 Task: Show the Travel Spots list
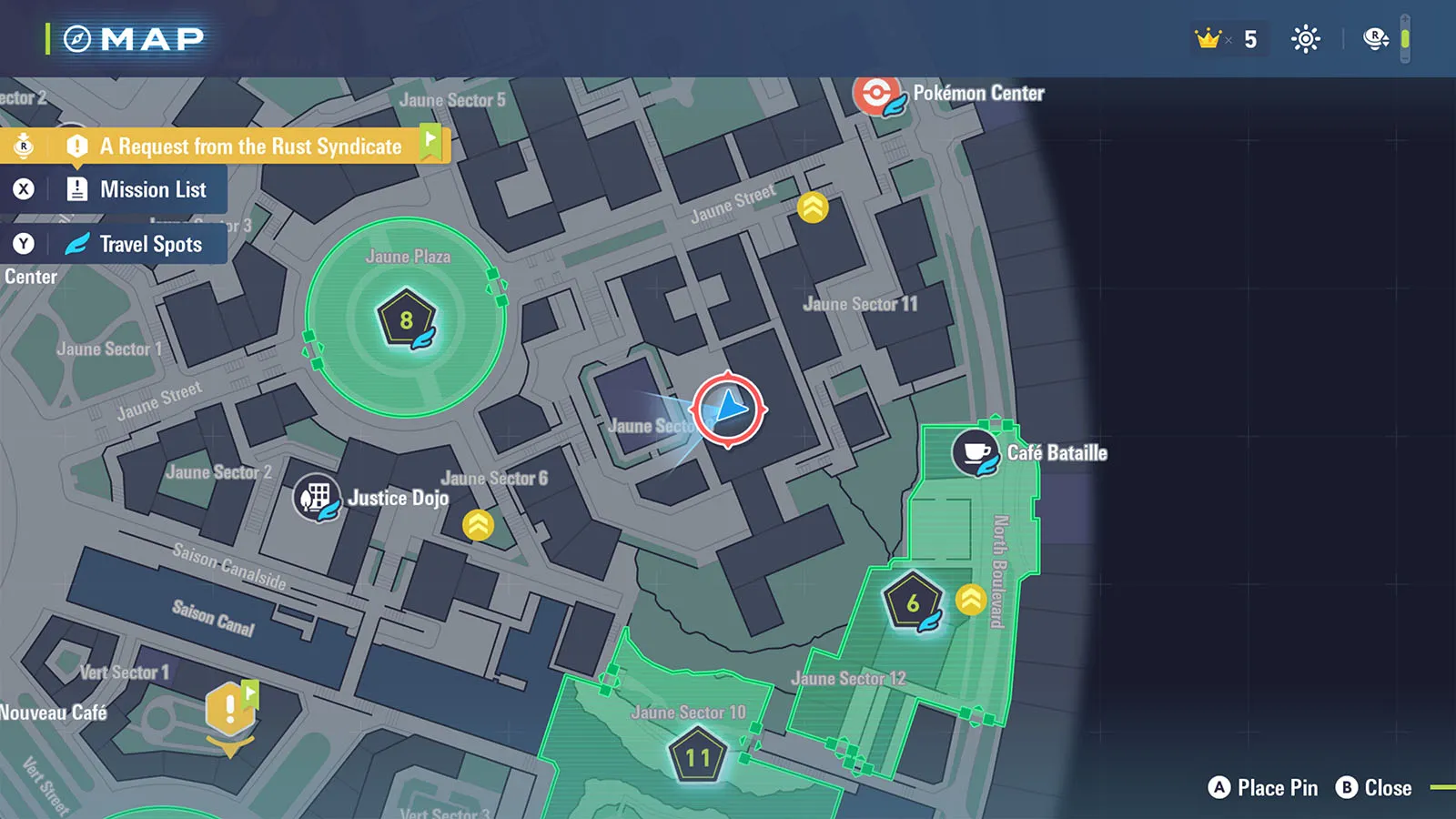point(150,244)
